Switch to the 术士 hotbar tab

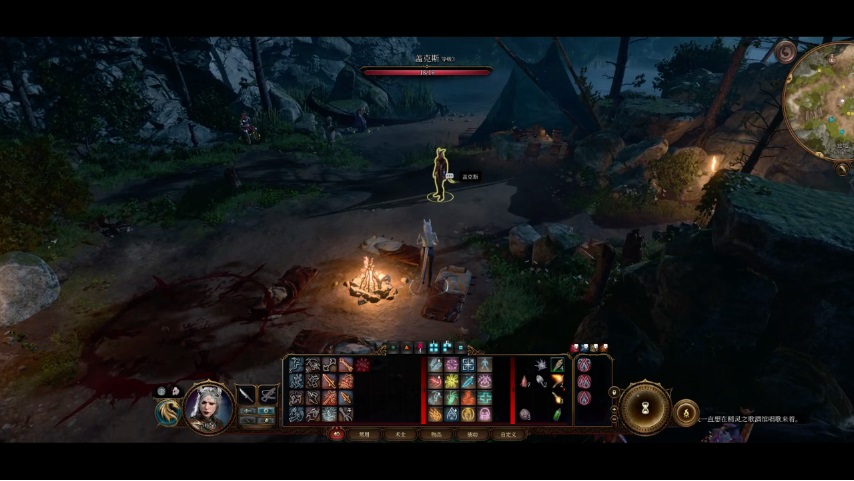[400, 435]
